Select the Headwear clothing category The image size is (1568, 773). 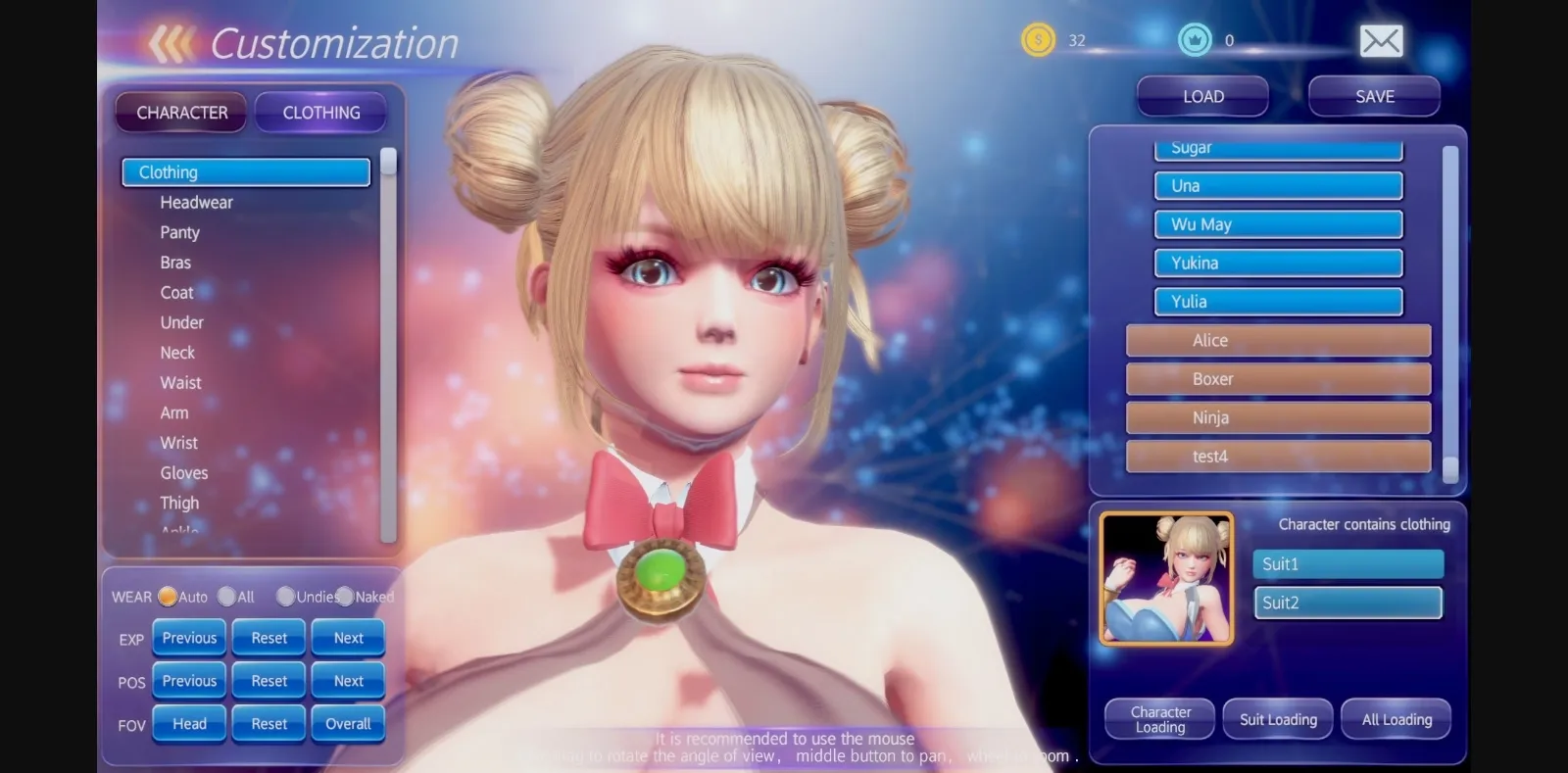(x=198, y=202)
